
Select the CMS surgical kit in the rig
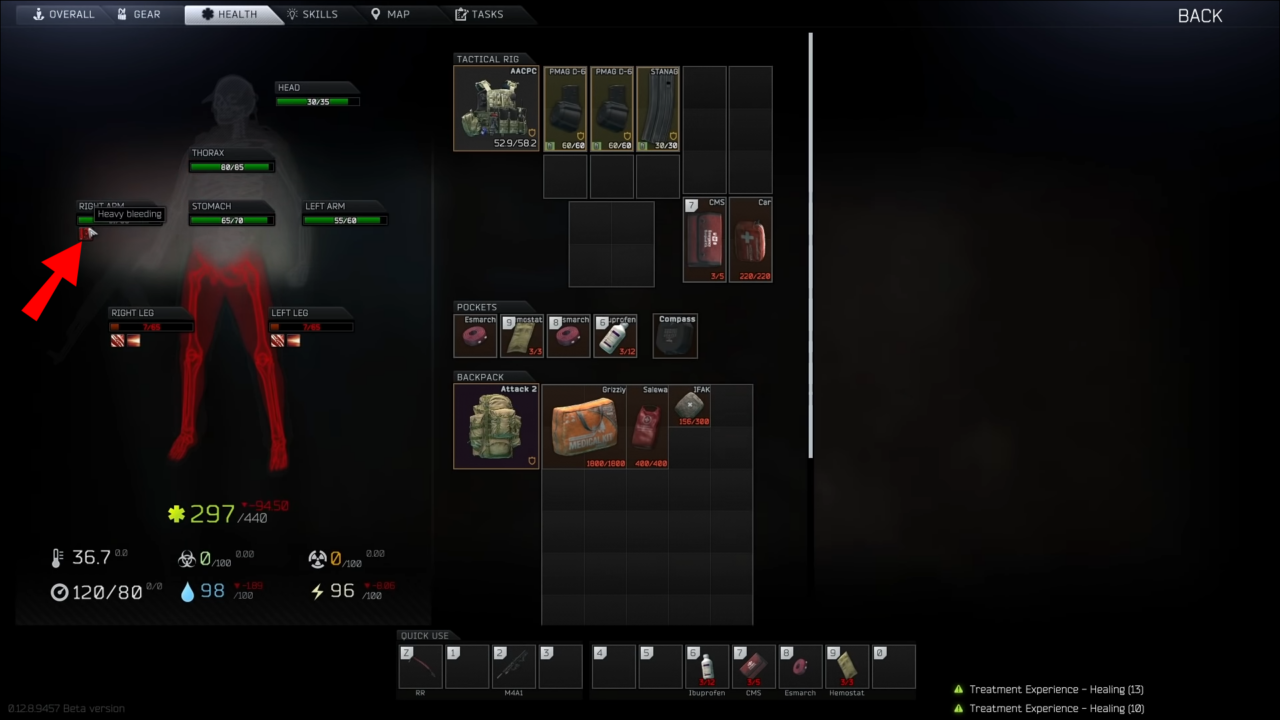(705, 239)
